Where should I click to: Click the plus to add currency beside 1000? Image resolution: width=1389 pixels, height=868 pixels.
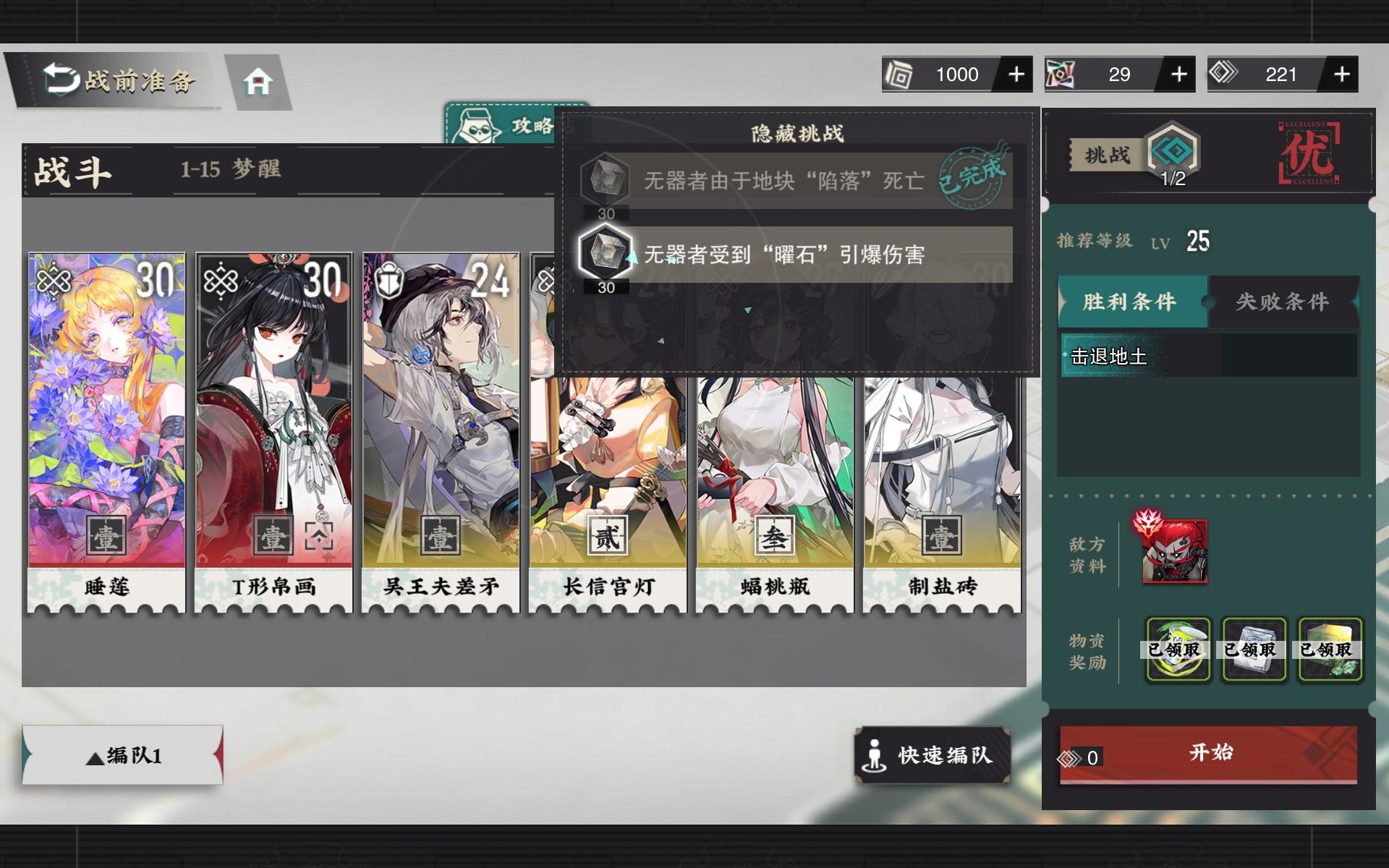point(1018,74)
